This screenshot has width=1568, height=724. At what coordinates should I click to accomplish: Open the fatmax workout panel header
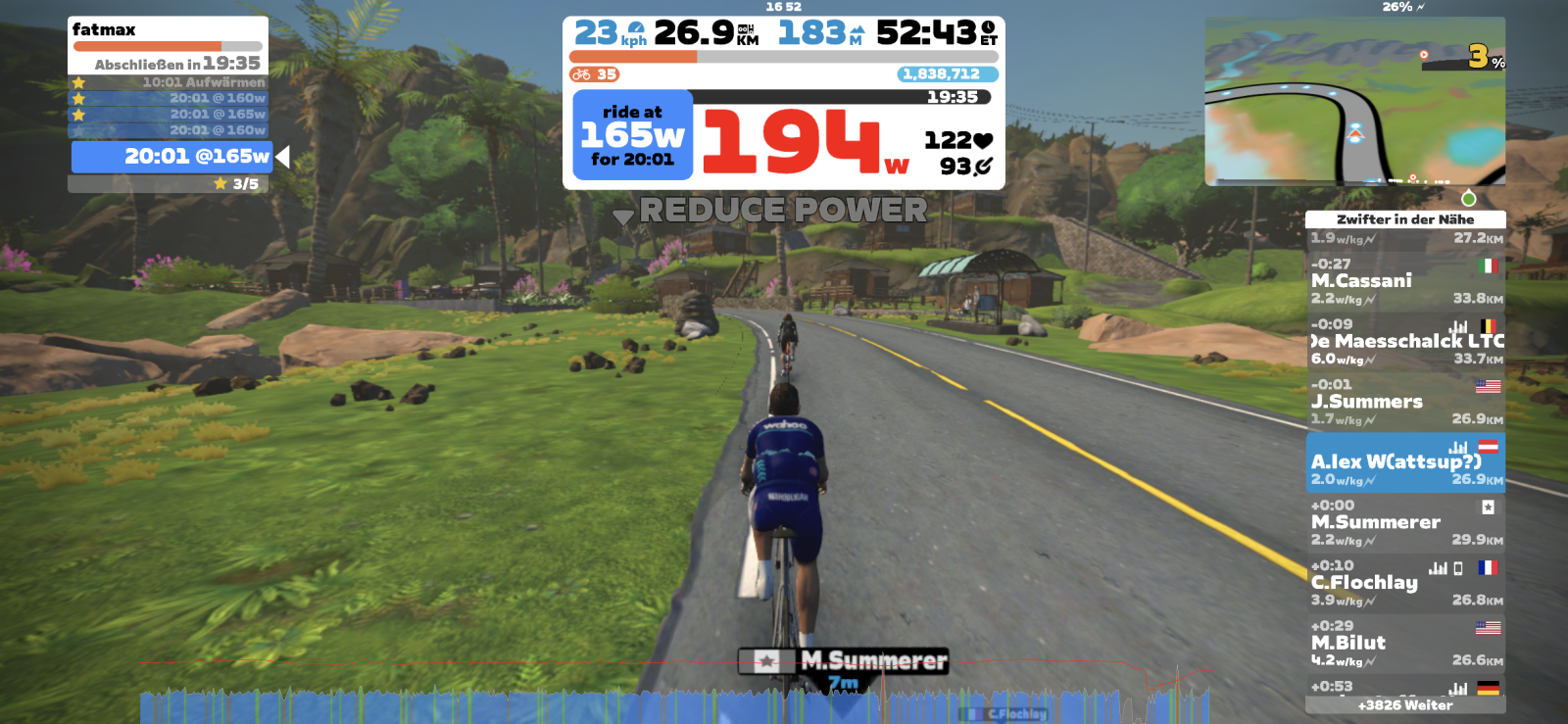168,30
